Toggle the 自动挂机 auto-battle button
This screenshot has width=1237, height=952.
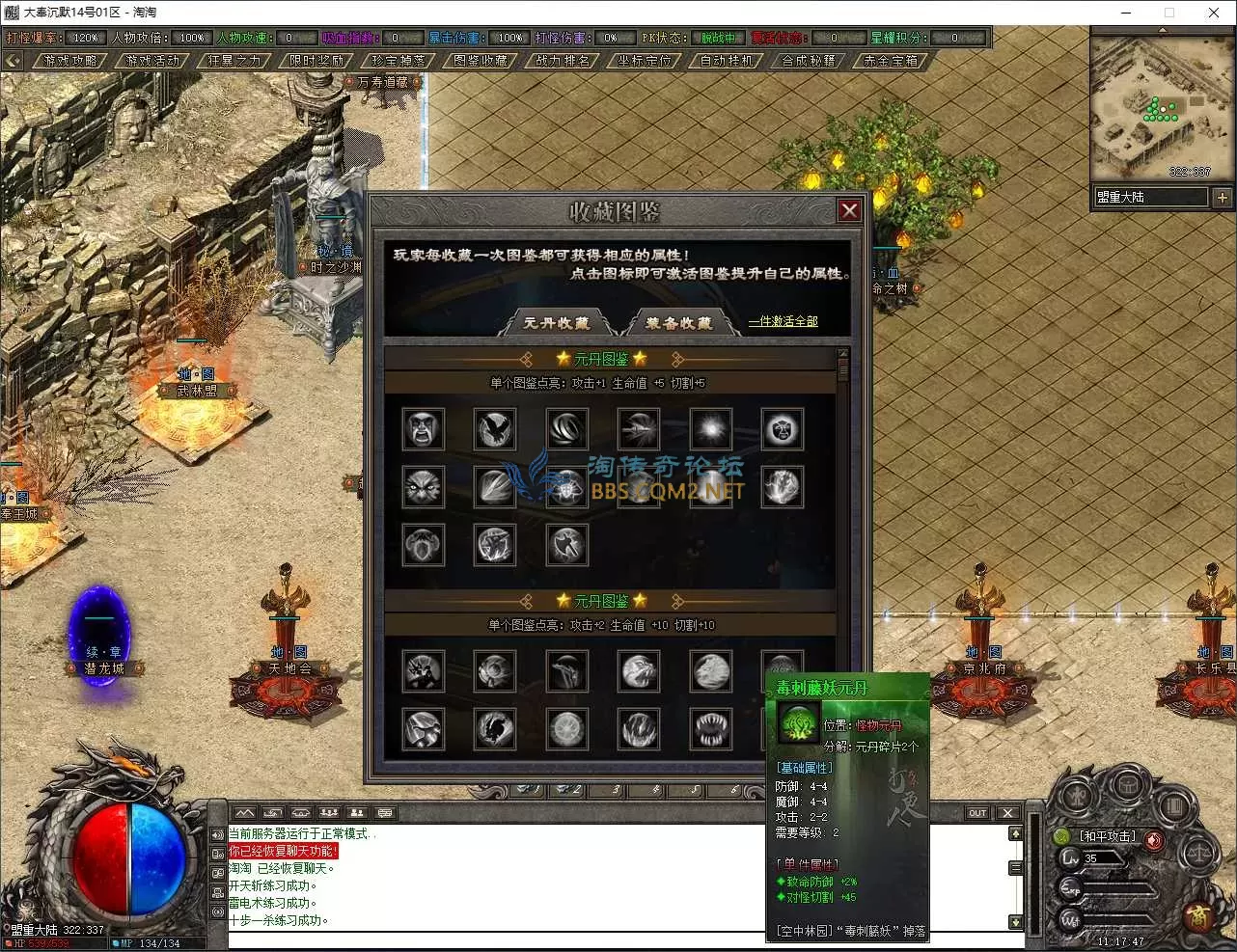pos(727,60)
